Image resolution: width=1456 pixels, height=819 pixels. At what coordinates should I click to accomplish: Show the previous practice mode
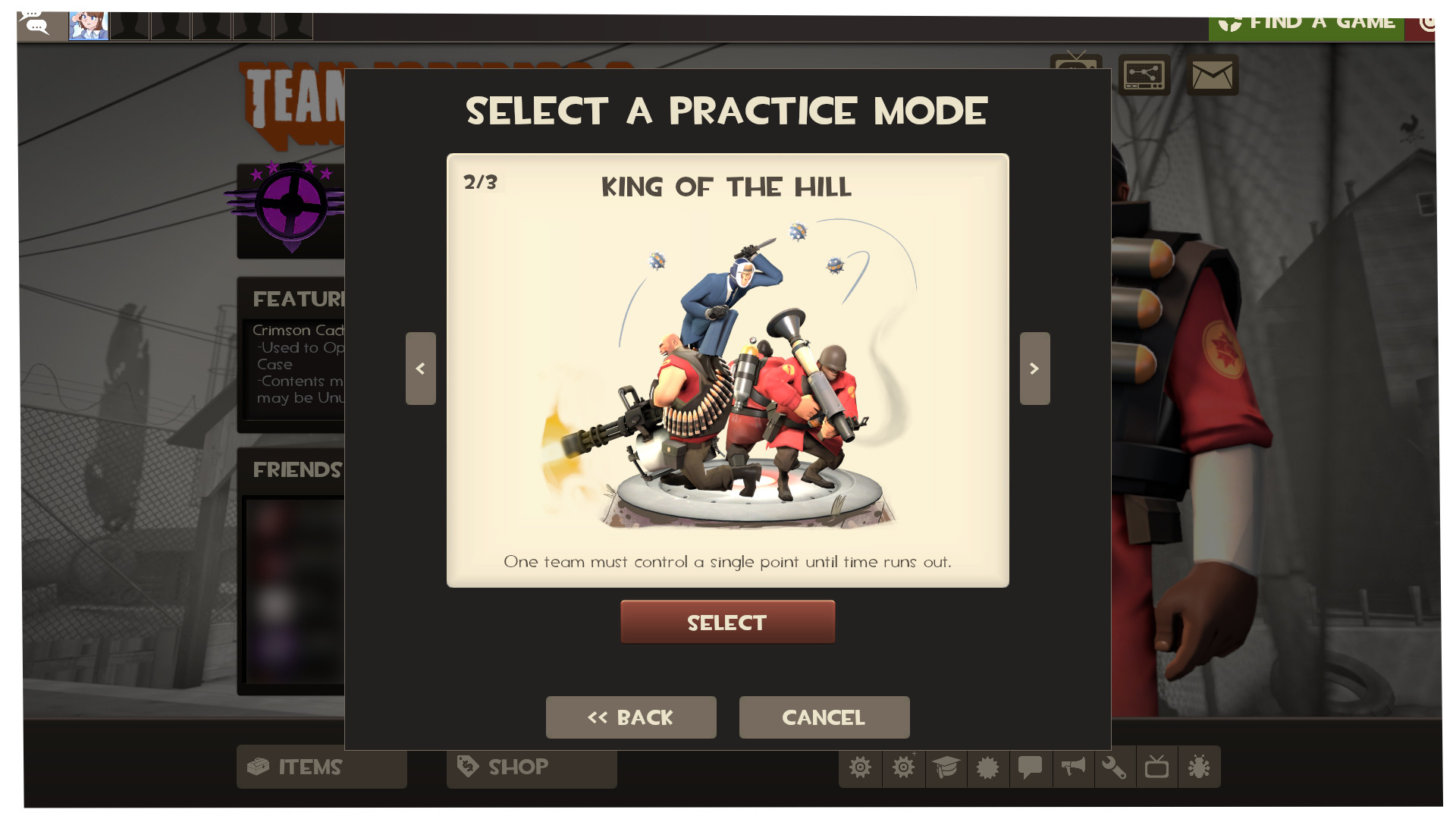pyautogui.click(x=421, y=369)
